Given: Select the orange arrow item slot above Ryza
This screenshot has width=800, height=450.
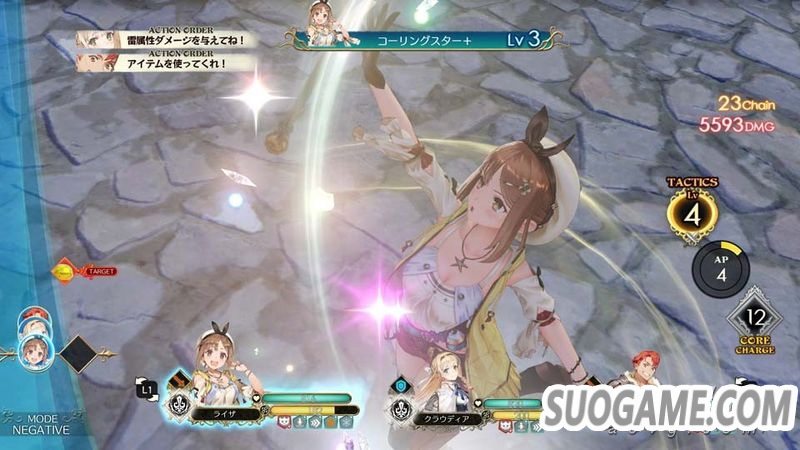Looking at the screenshot, I should 179,381.
